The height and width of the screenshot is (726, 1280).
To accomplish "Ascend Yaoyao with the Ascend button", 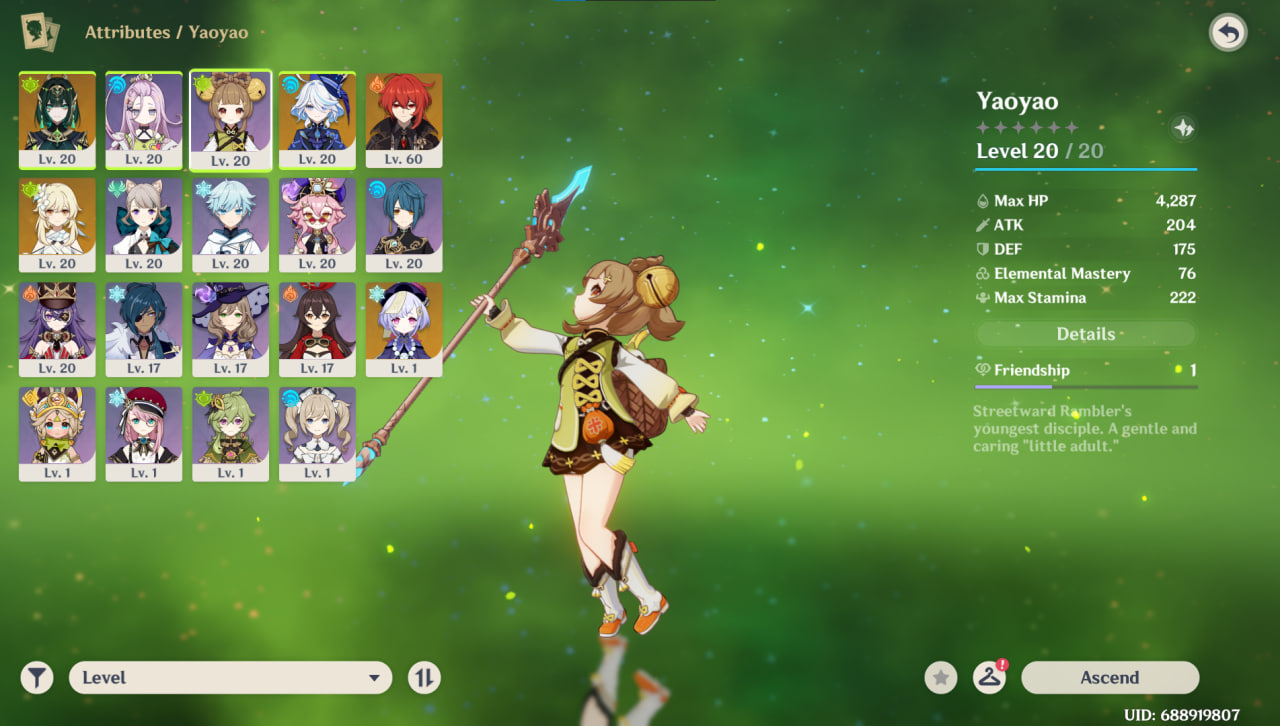I will (x=1109, y=677).
